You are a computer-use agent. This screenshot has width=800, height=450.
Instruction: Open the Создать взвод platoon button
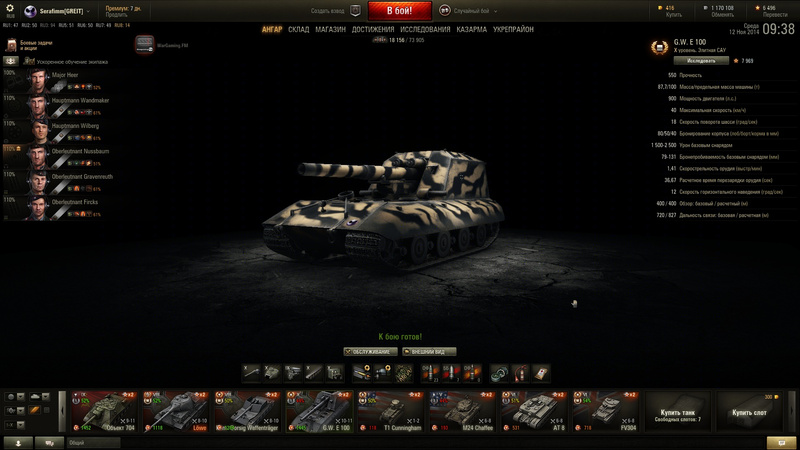pos(335,10)
